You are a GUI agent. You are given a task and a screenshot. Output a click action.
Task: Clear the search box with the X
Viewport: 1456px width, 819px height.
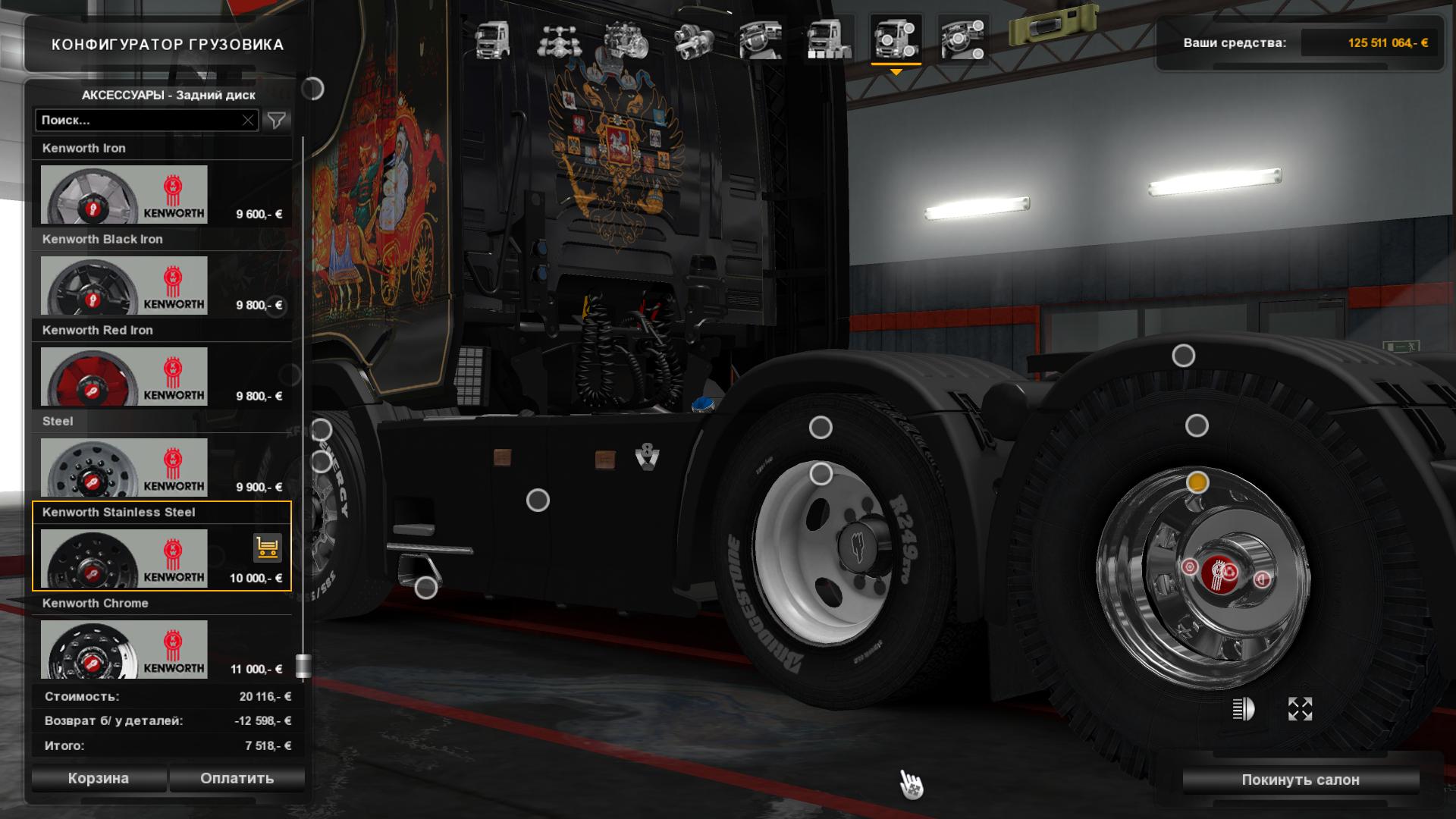[x=248, y=121]
